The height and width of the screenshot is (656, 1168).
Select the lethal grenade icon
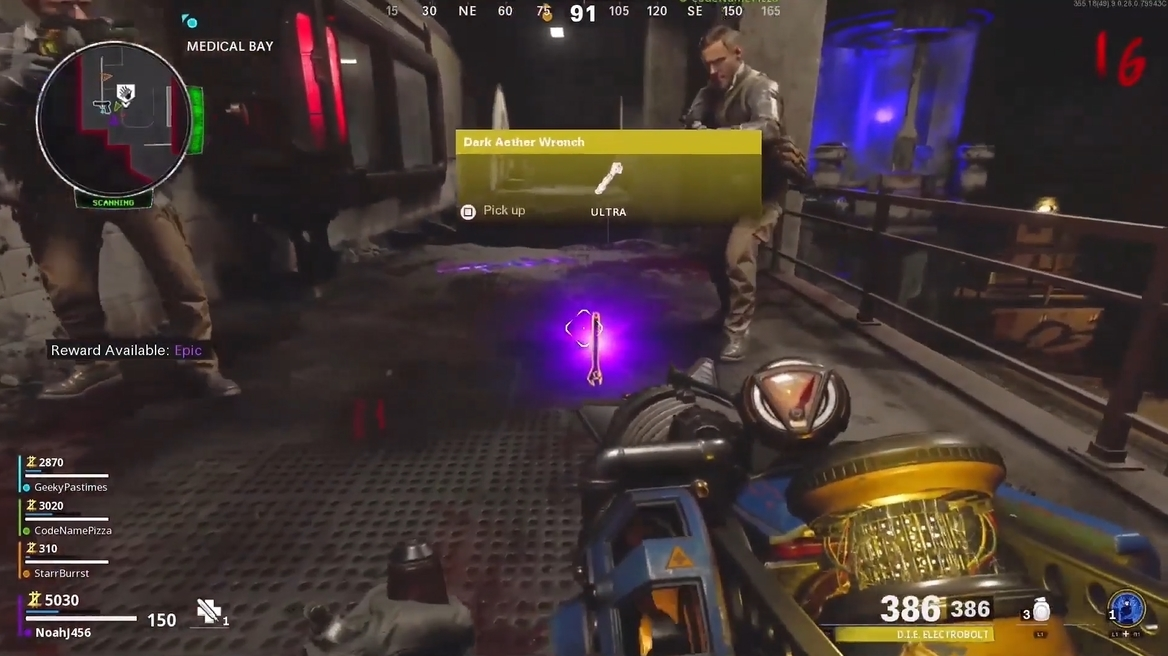coord(1041,611)
